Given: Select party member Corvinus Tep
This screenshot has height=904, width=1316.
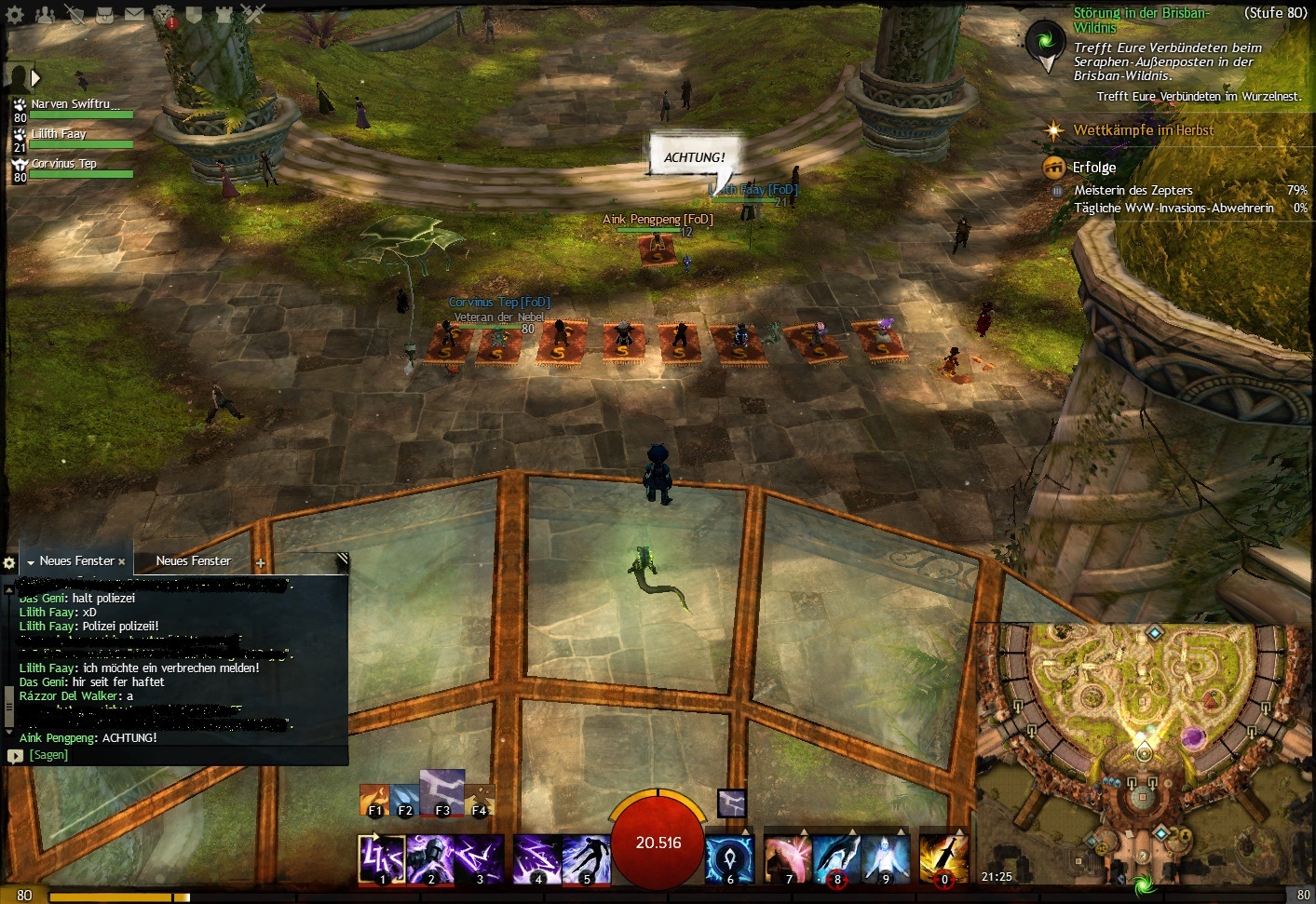Looking at the screenshot, I should [x=63, y=165].
